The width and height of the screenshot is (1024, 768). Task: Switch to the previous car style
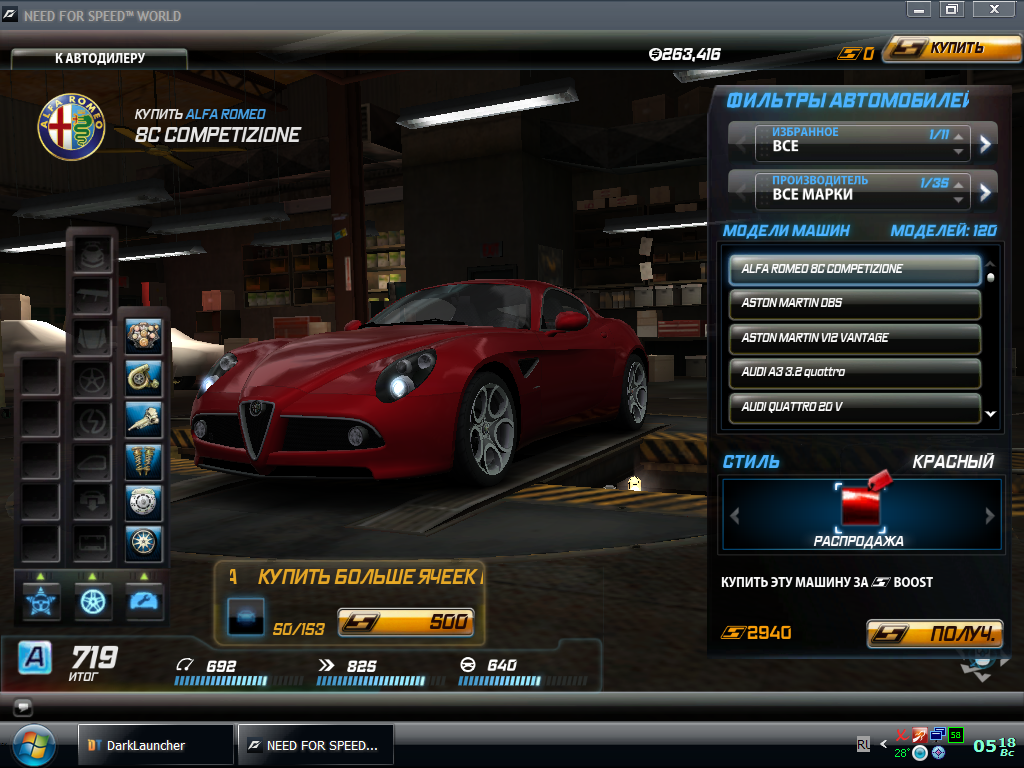click(x=735, y=516)
